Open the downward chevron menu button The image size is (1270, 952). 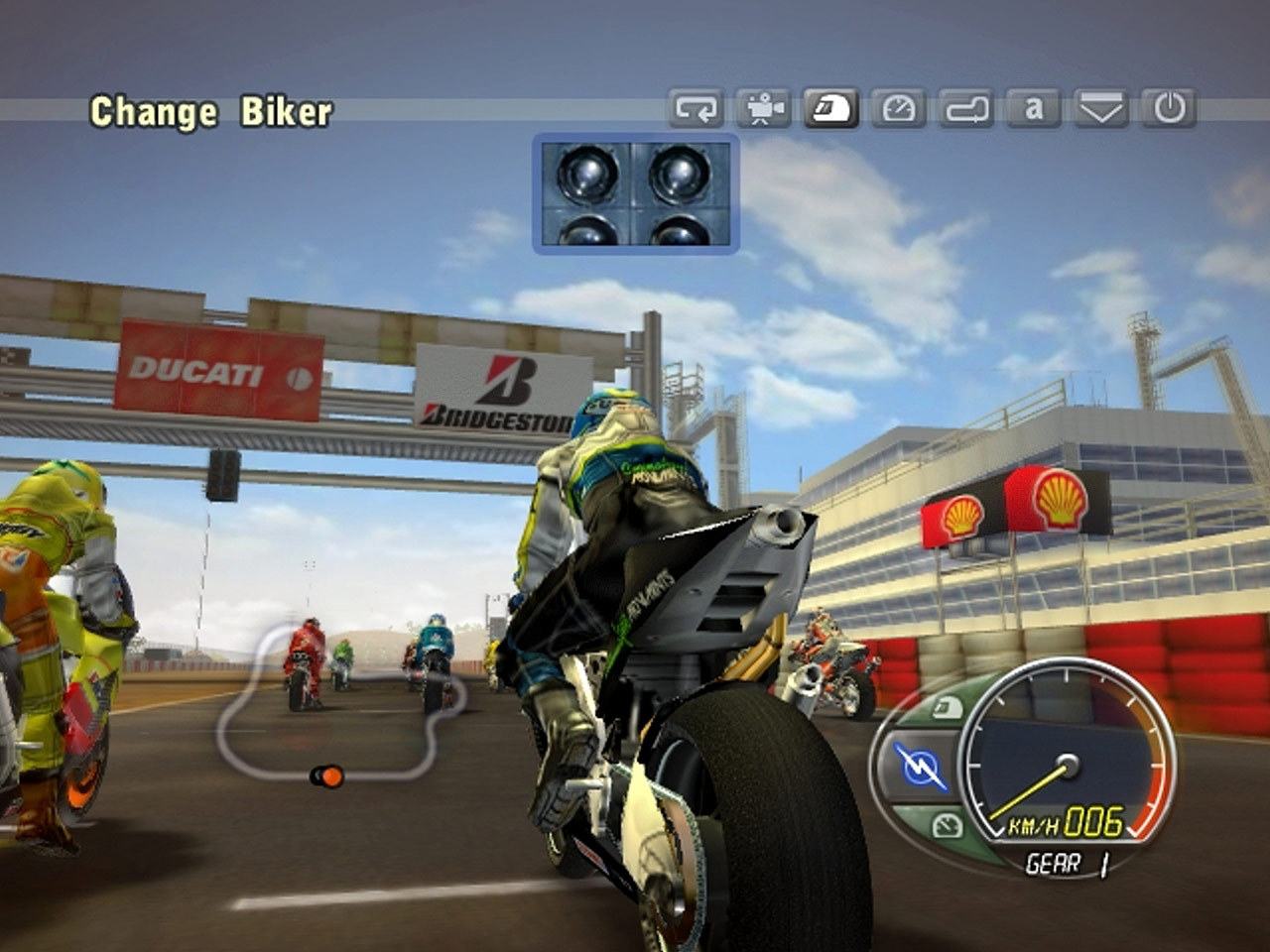(1101, 108)
